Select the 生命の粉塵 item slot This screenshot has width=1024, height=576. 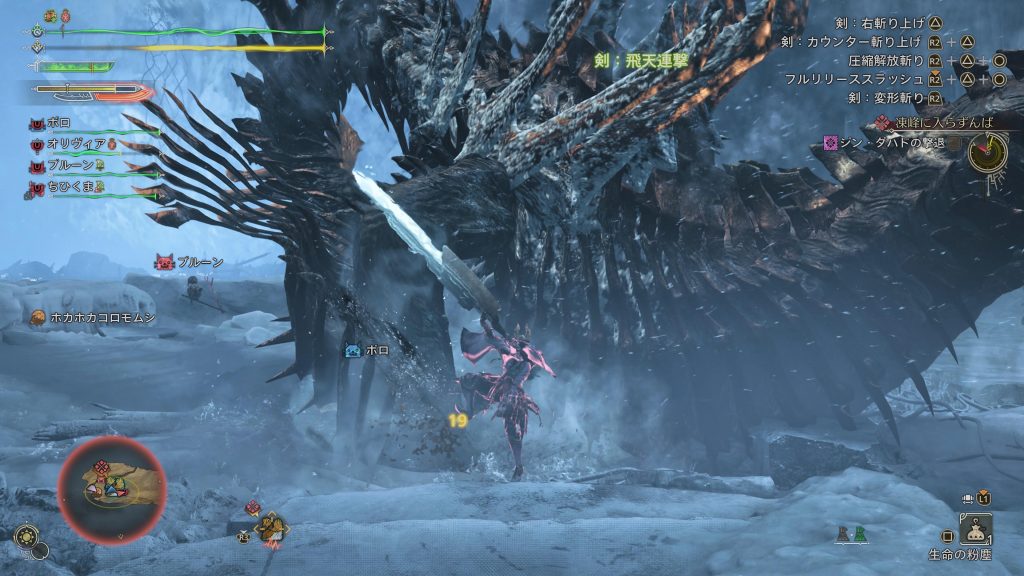point(975,528)
